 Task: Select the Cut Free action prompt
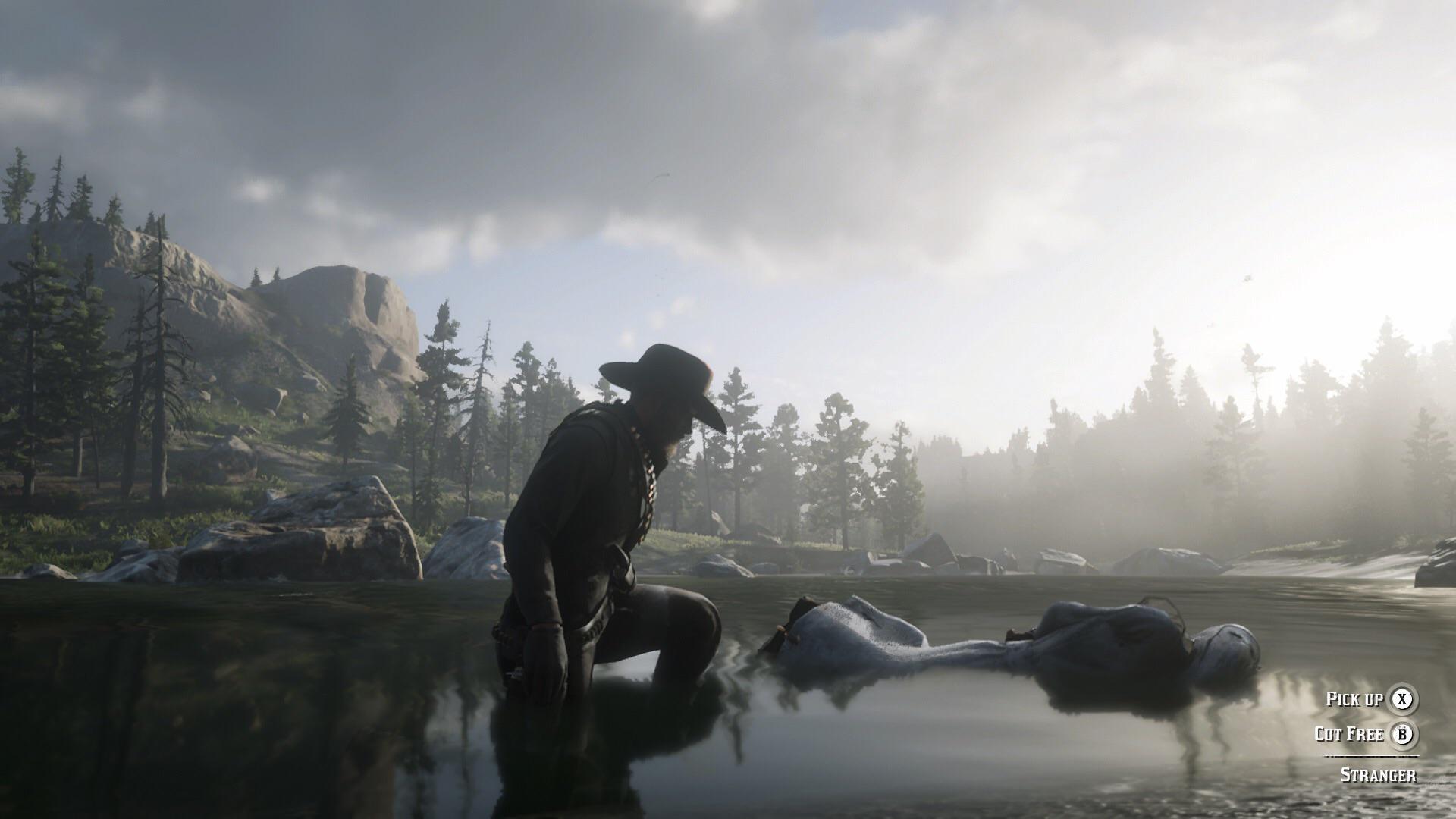[x=1350, y=734]
